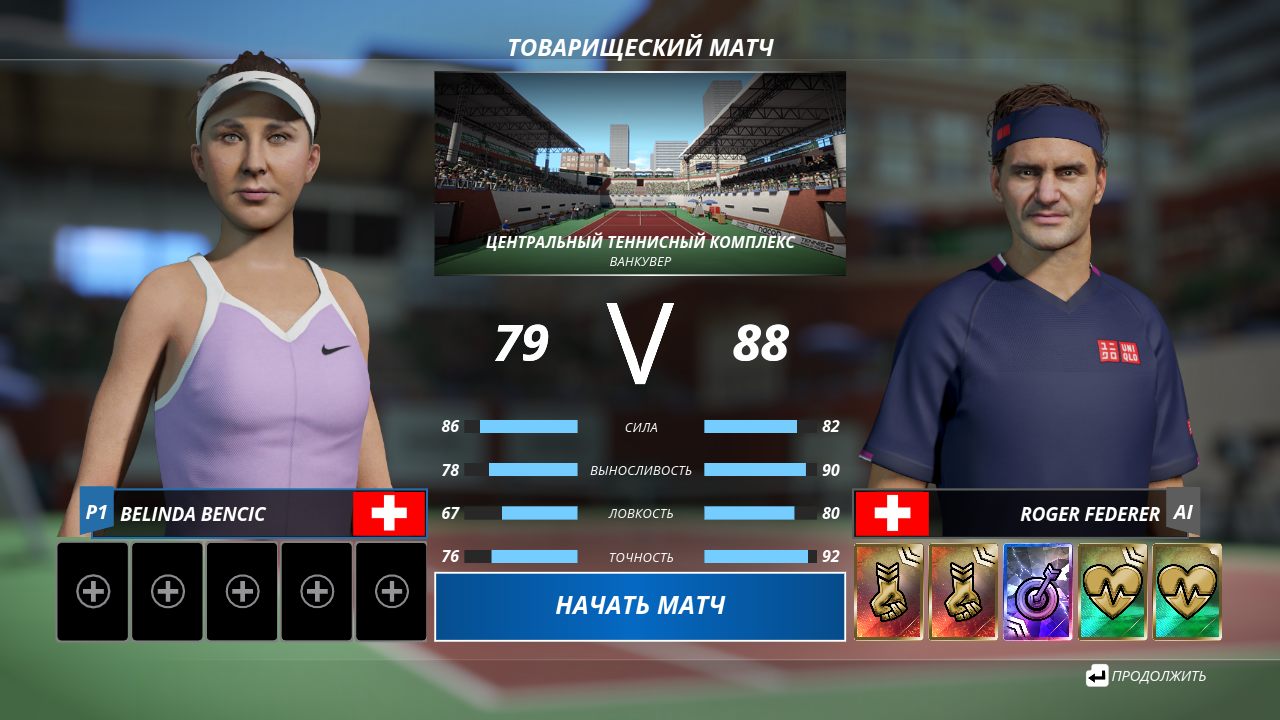The height and width of the screenshot is (720, 1280).
Task: Click the Swiss flag beside Roger Federer
Action: [890, 513]
